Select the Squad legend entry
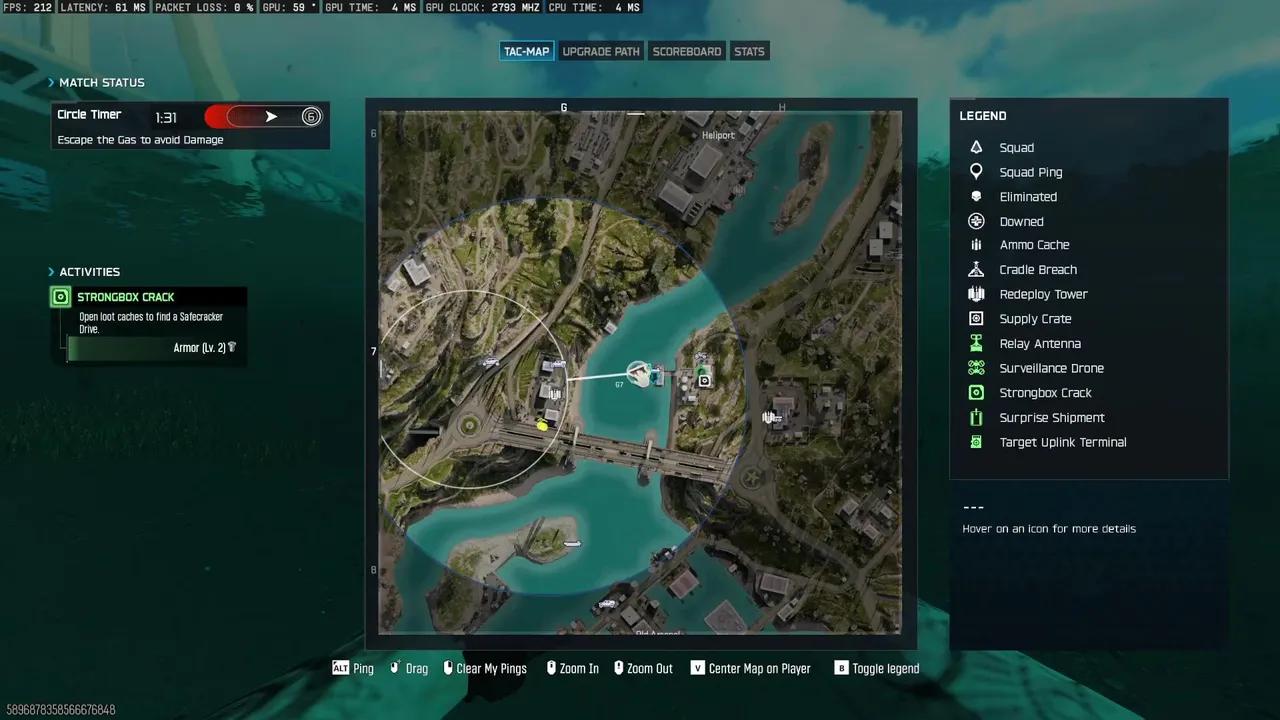This screenshot has height=720, width=1280. (x=1016, y=148)
